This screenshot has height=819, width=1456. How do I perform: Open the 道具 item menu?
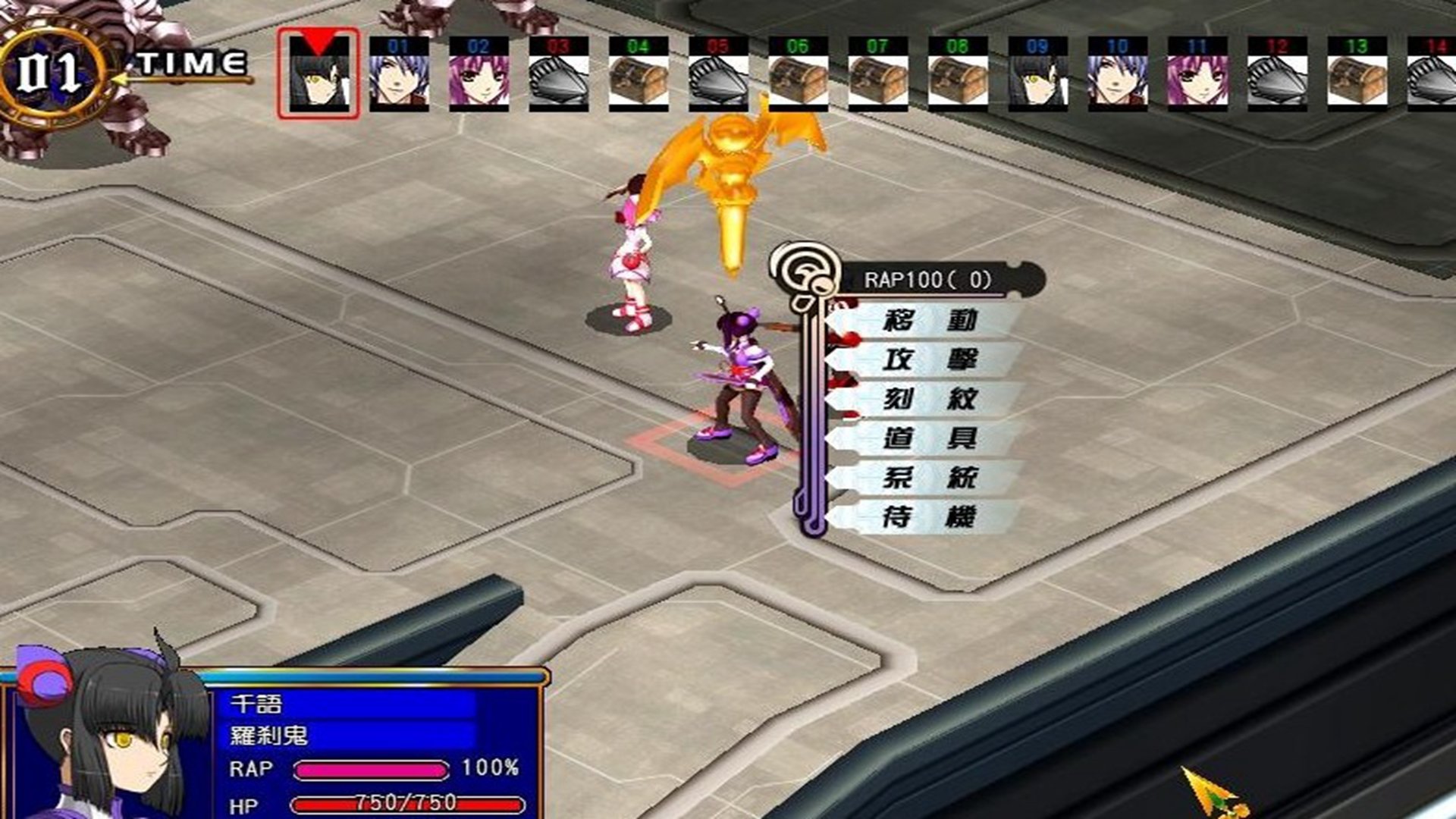(x=928, y=439)
